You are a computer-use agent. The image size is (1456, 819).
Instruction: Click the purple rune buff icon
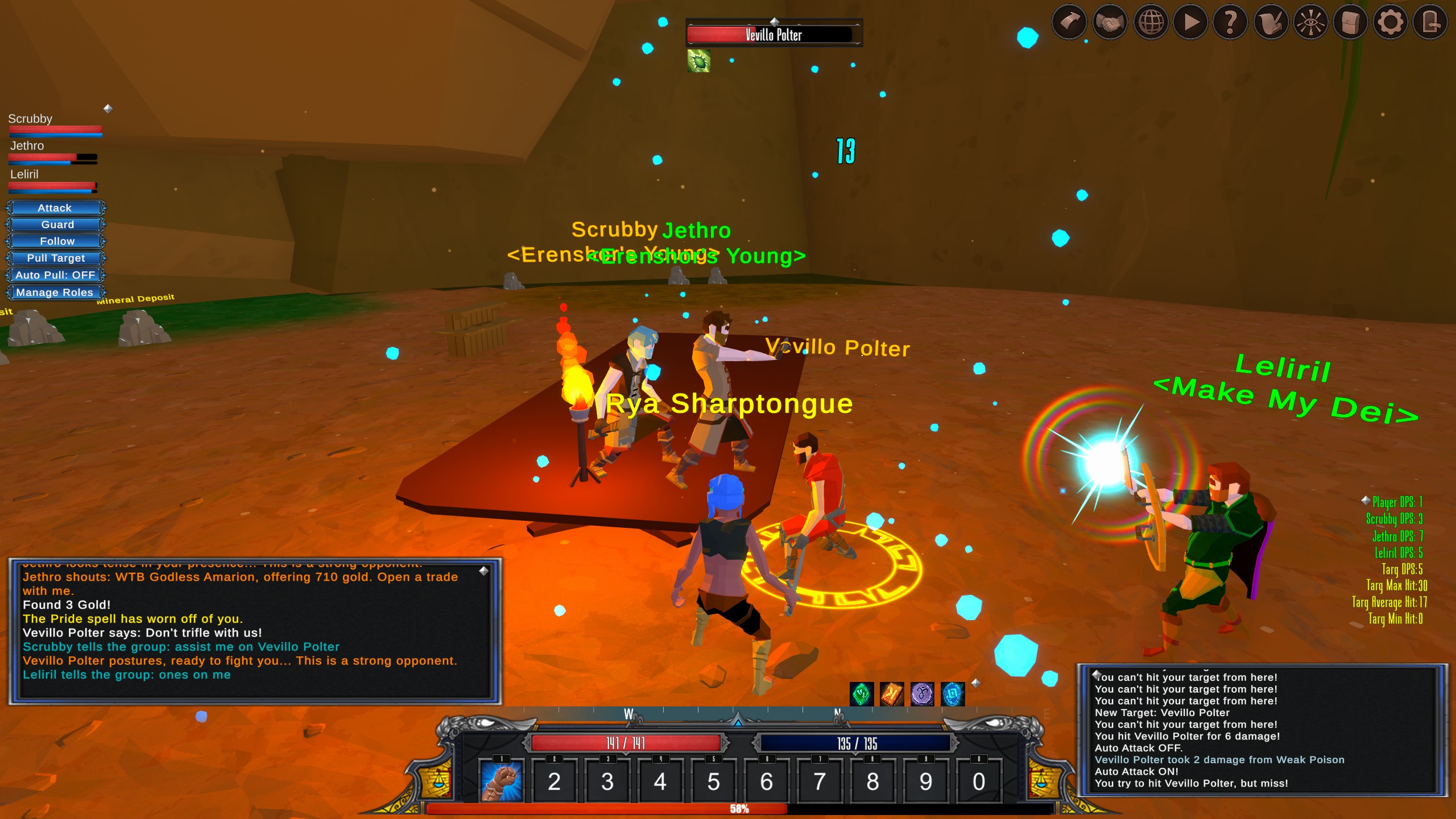pyautogui.click(x=922, y=694)
